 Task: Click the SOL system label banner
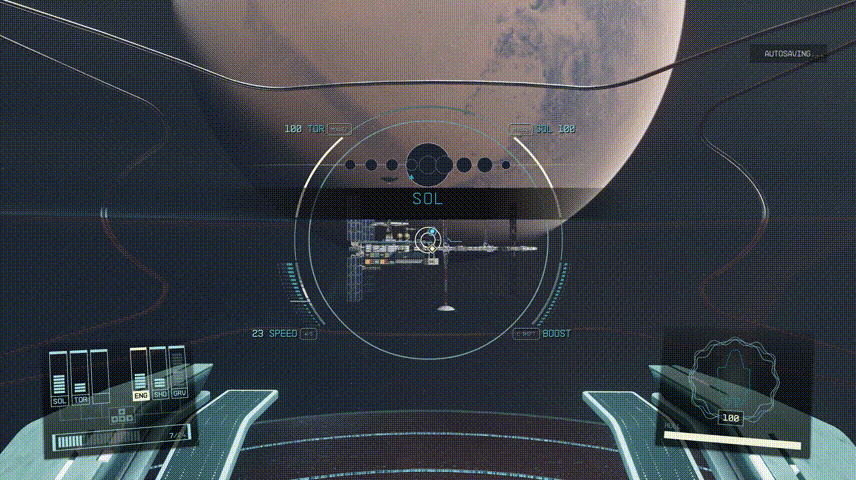tap(427, 199)
